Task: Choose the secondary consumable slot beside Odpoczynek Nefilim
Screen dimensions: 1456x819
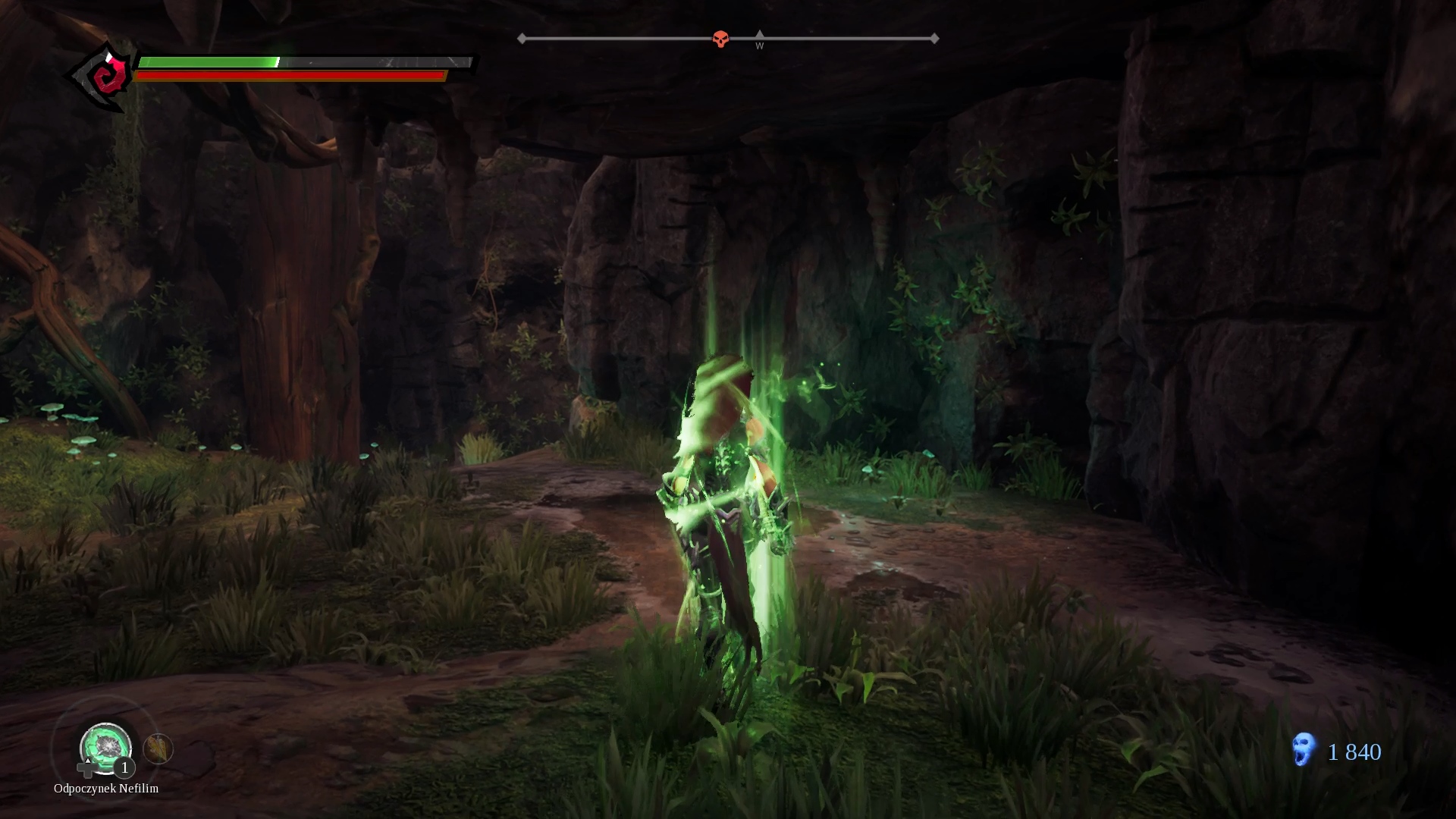Action: 158,749
